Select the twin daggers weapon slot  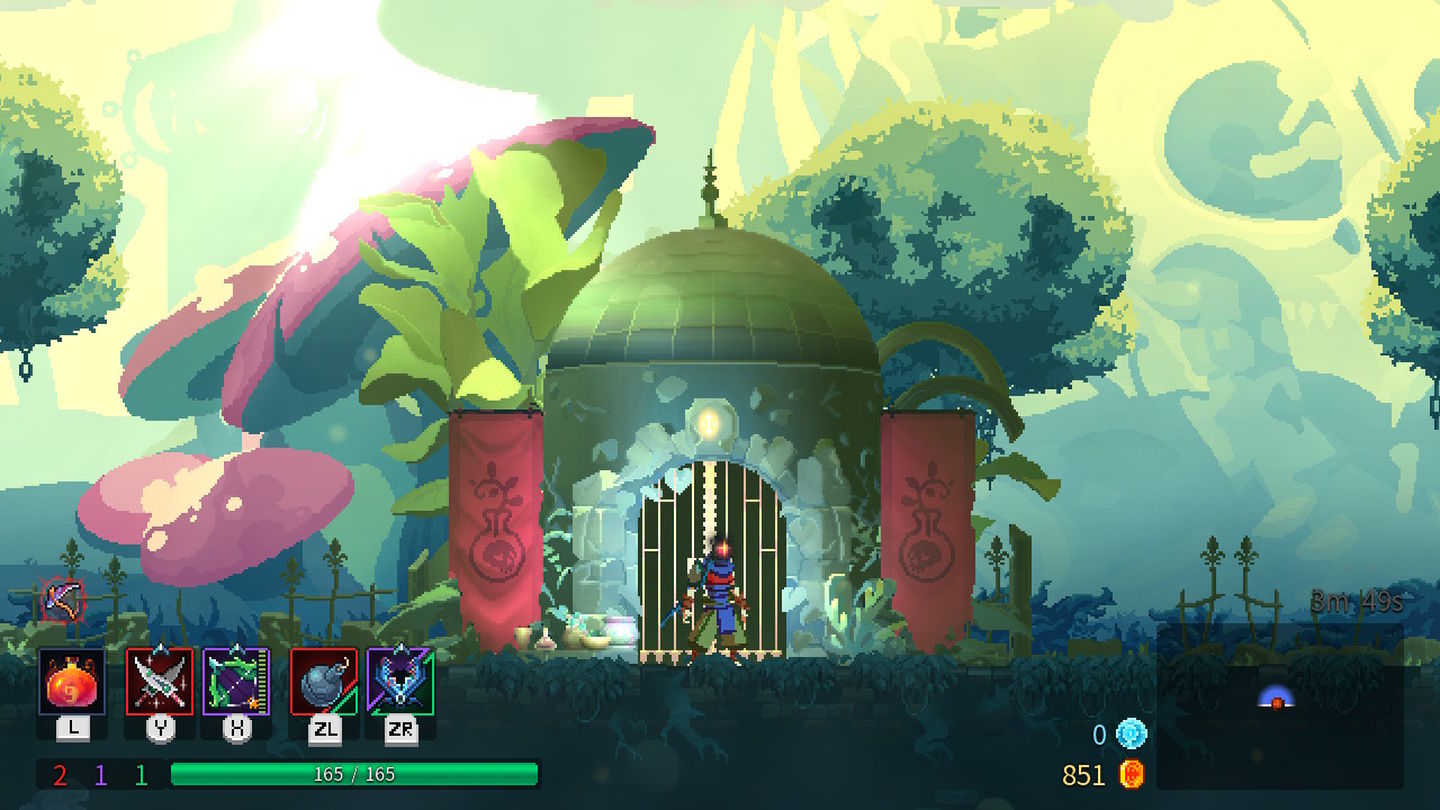click(159, 681)
